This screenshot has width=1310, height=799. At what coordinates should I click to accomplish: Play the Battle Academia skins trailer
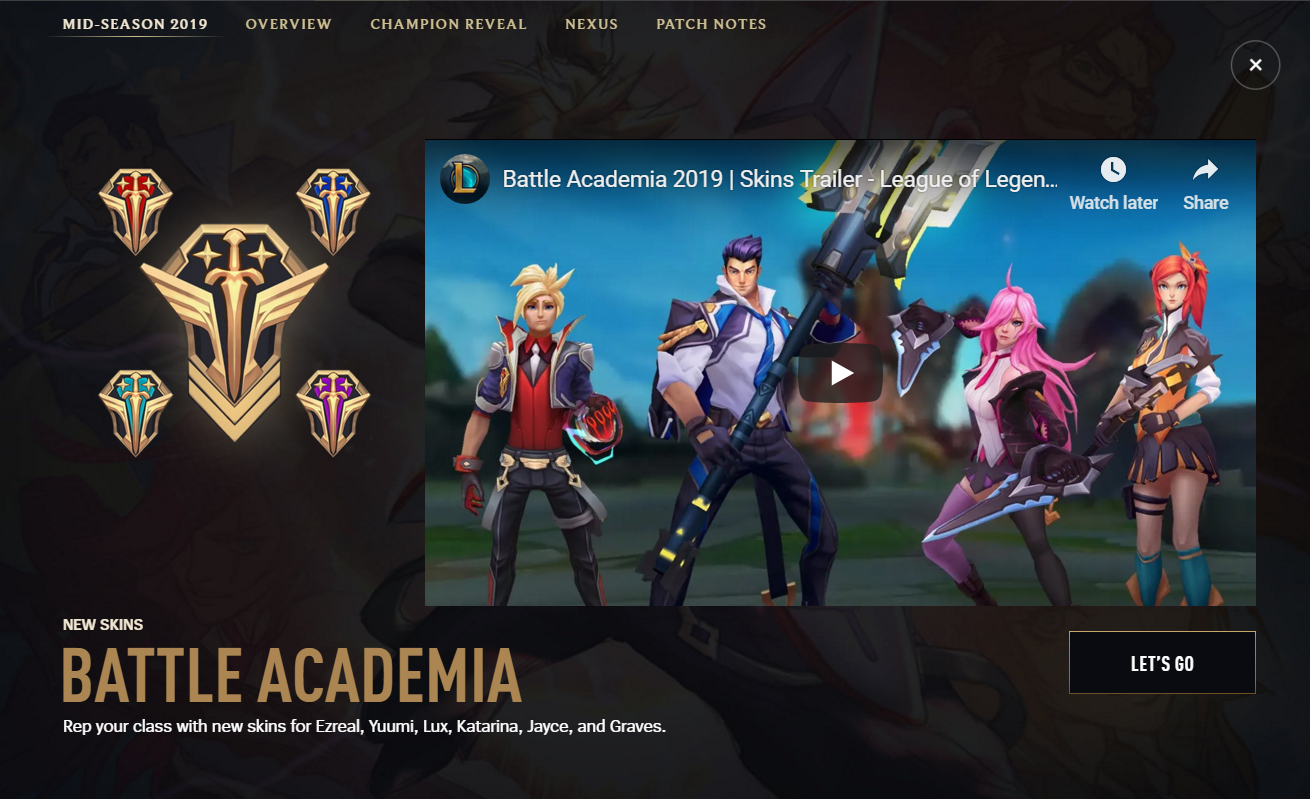[841, 372]
